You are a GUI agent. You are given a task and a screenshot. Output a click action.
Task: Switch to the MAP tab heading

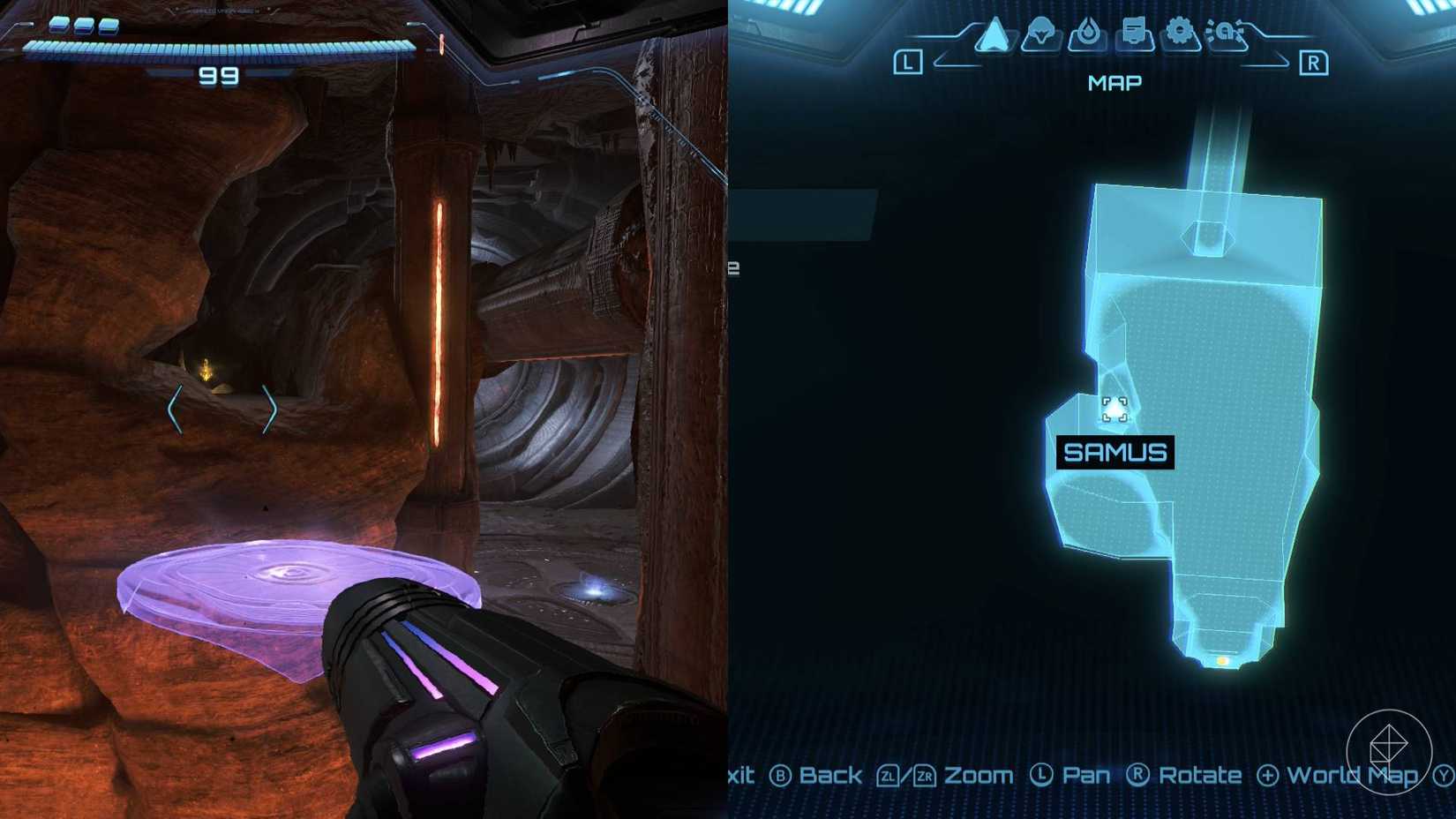pyautogui.click(x=1114, y=82)
